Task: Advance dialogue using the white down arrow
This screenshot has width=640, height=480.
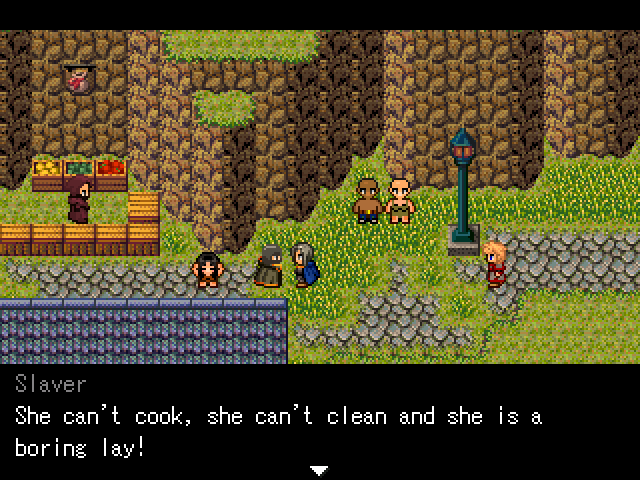Action: click(319, 469)
